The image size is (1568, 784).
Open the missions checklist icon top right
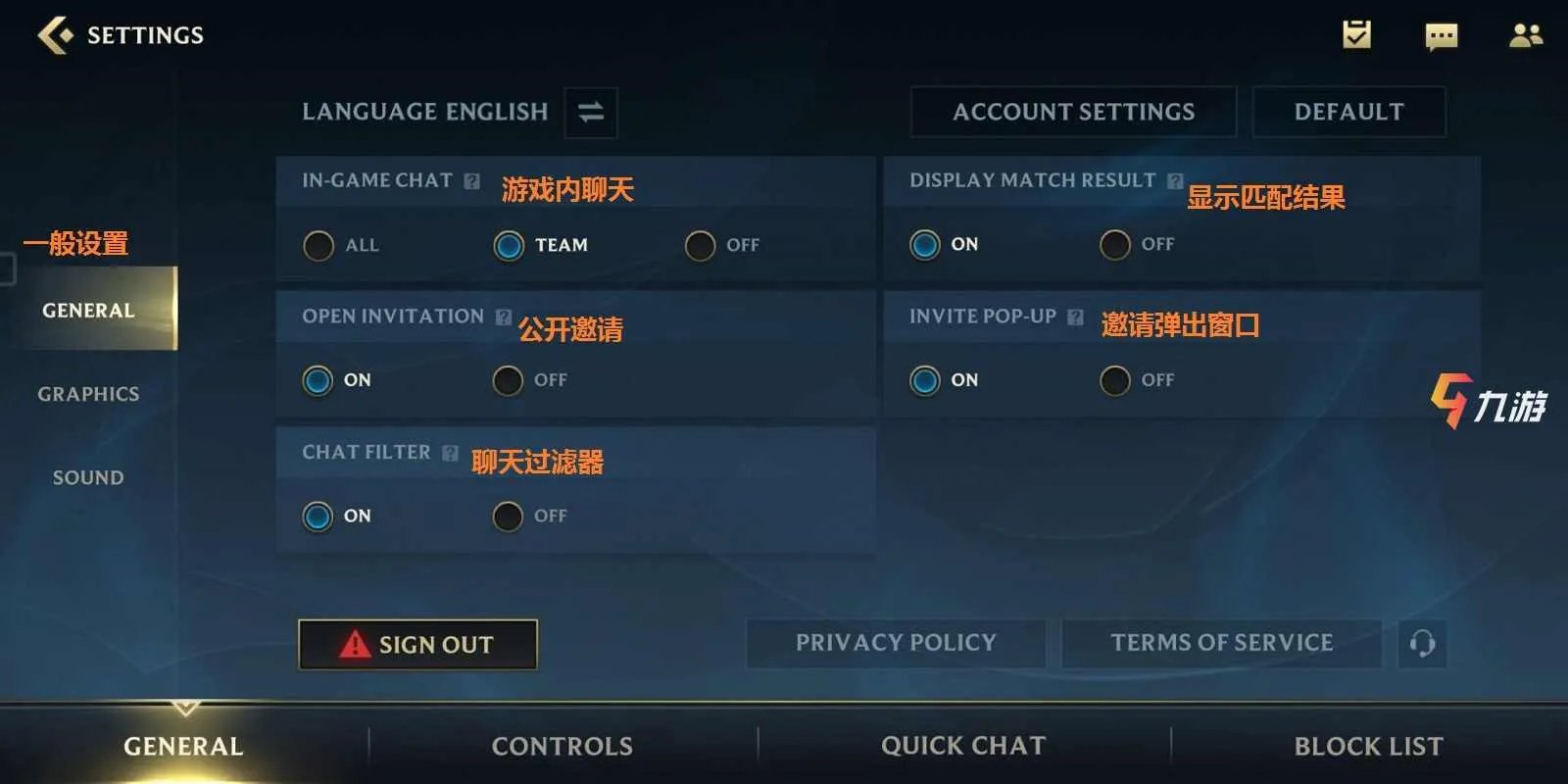1357,36
